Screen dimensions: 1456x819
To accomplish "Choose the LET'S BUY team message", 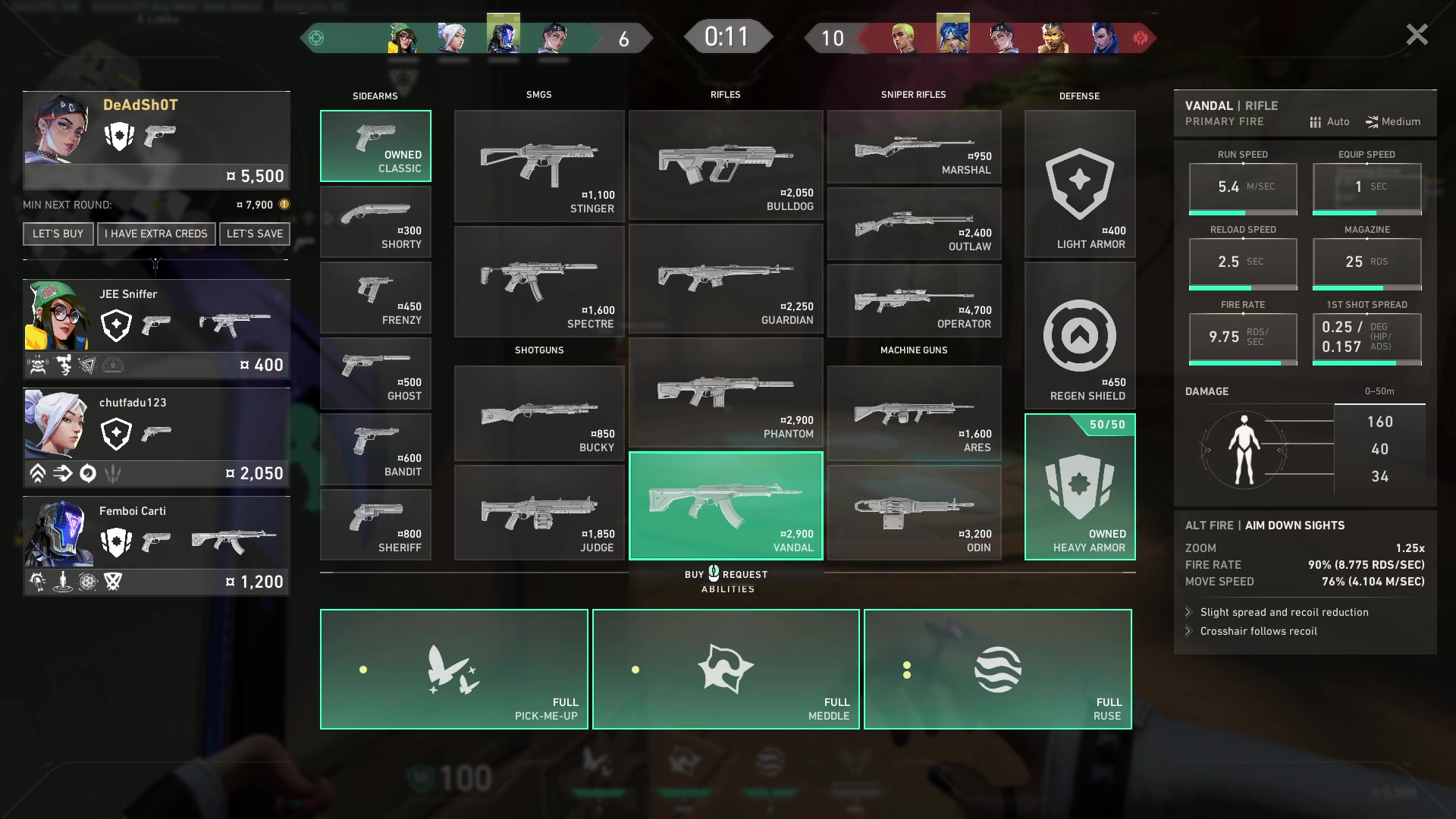I will tap(58, 234).
